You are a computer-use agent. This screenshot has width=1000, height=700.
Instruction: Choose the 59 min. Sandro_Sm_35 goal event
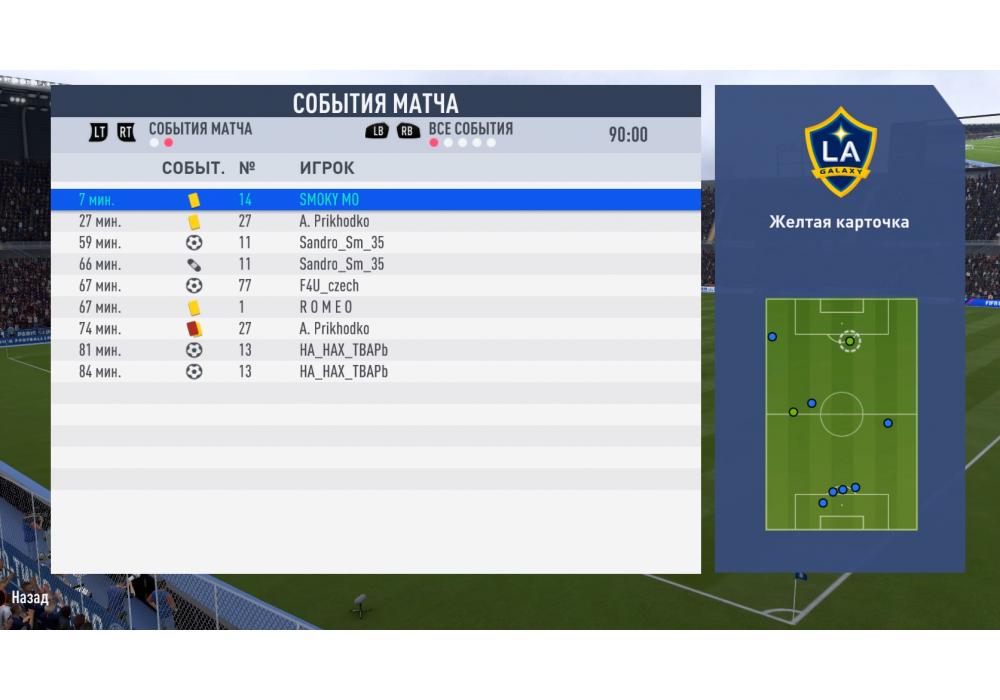[375, 243]
